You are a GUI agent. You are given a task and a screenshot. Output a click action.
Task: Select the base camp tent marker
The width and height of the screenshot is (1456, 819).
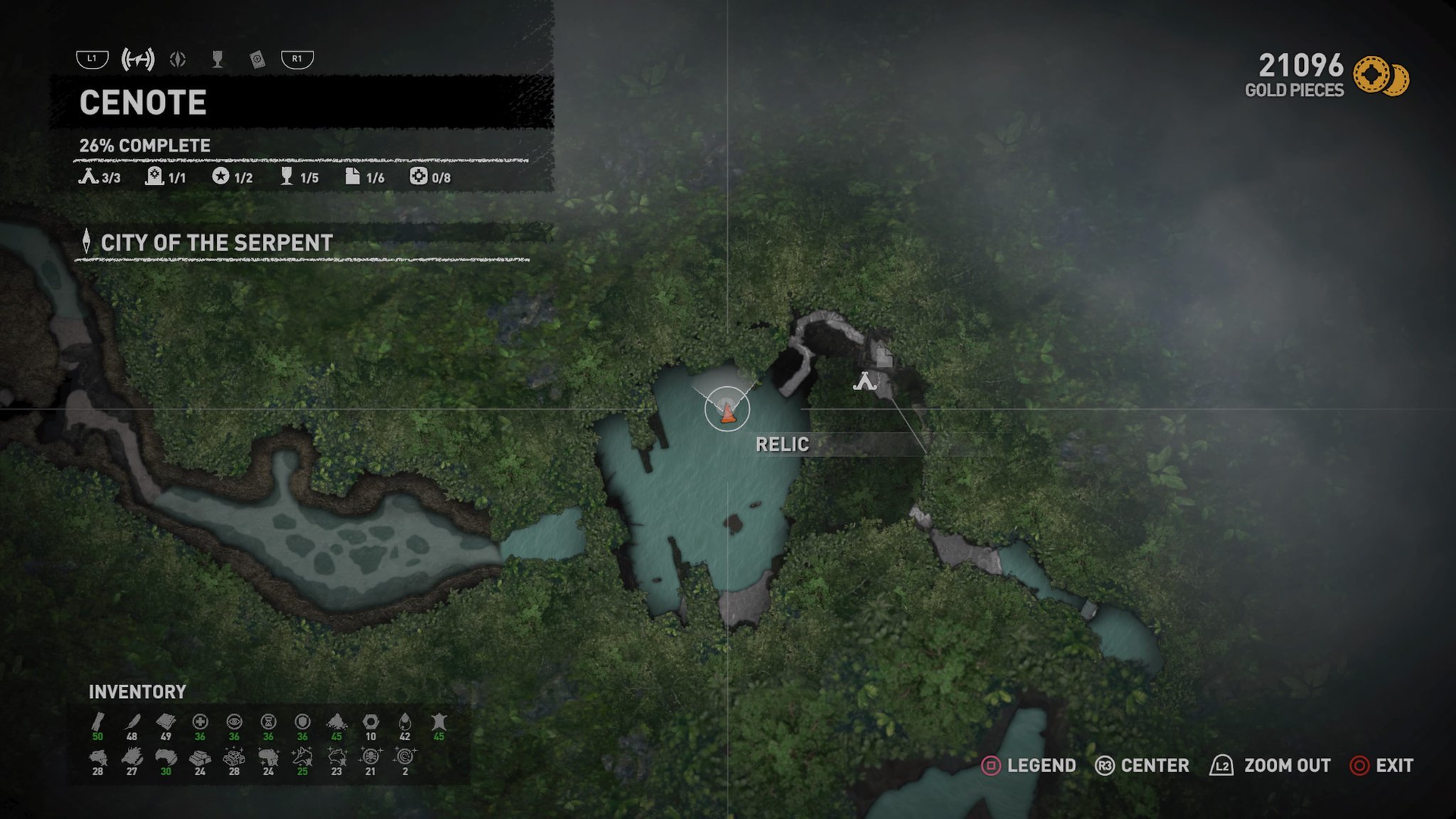click(864, 382)
